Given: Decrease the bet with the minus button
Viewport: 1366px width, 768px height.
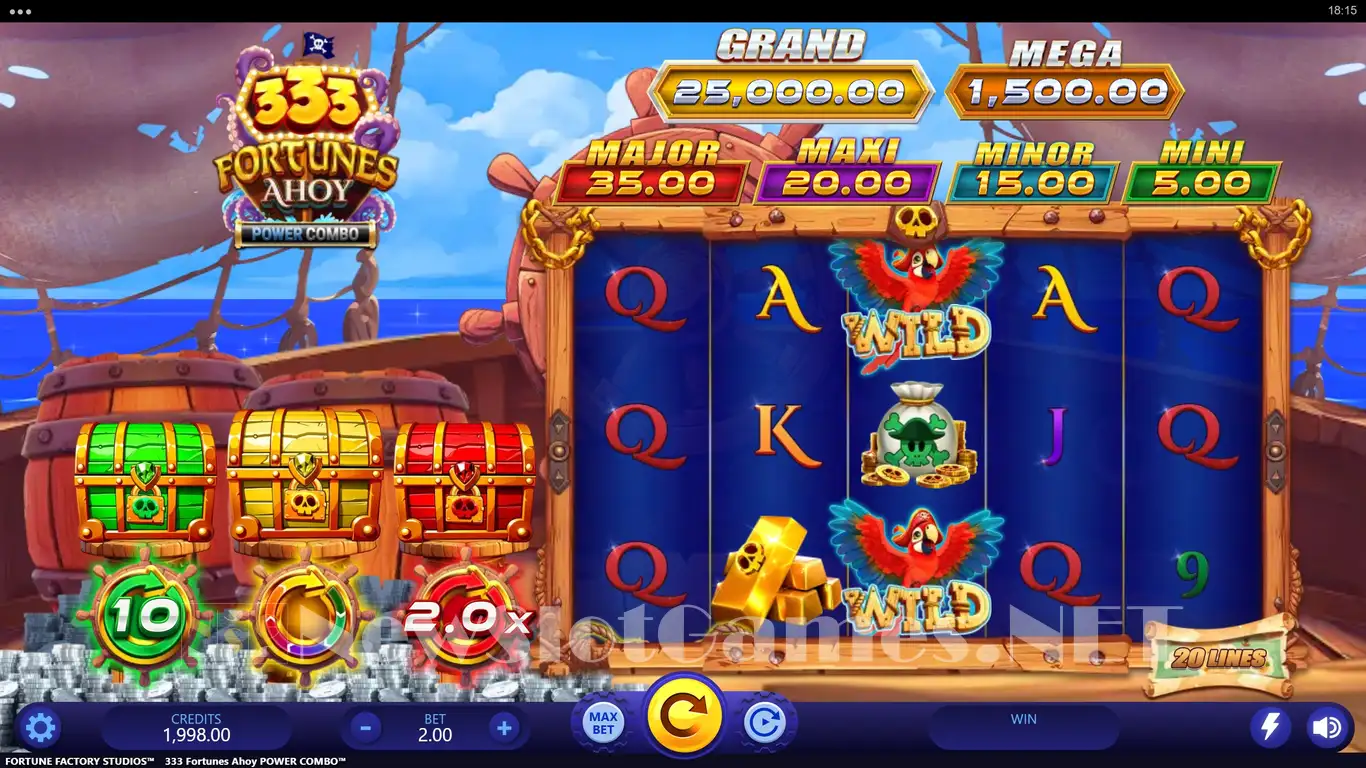Looking at the screenshot, I should click(365, 728).
